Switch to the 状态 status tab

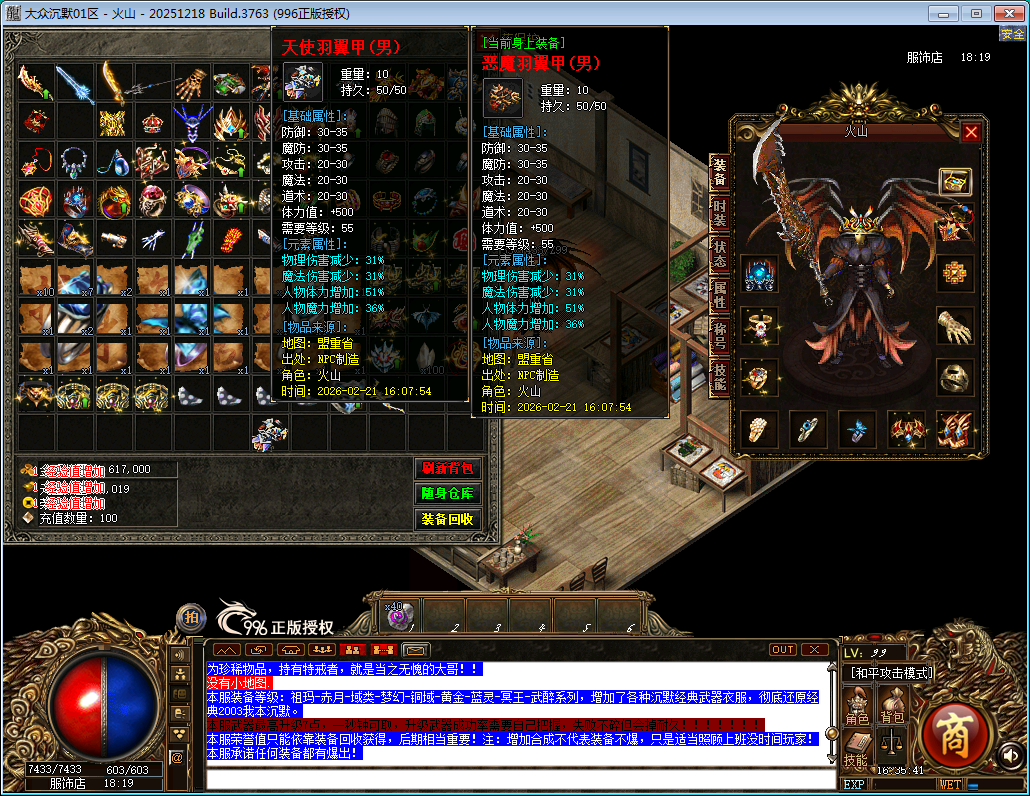tap(719, 253)
